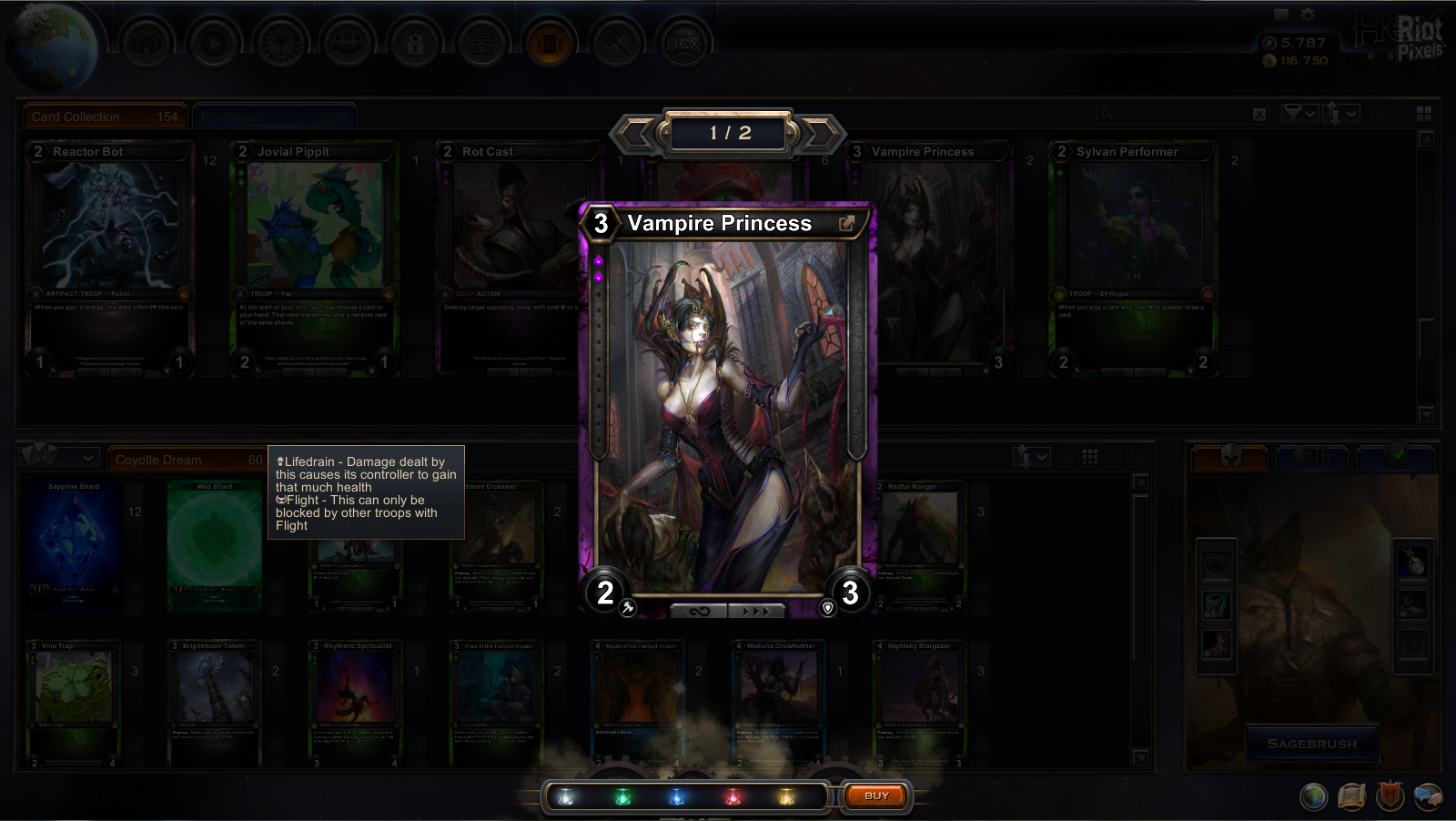The height and width of the screenshot is (821, 1456).
Task: Go to the previous card with the left arrow
Action: coord(636,134)
